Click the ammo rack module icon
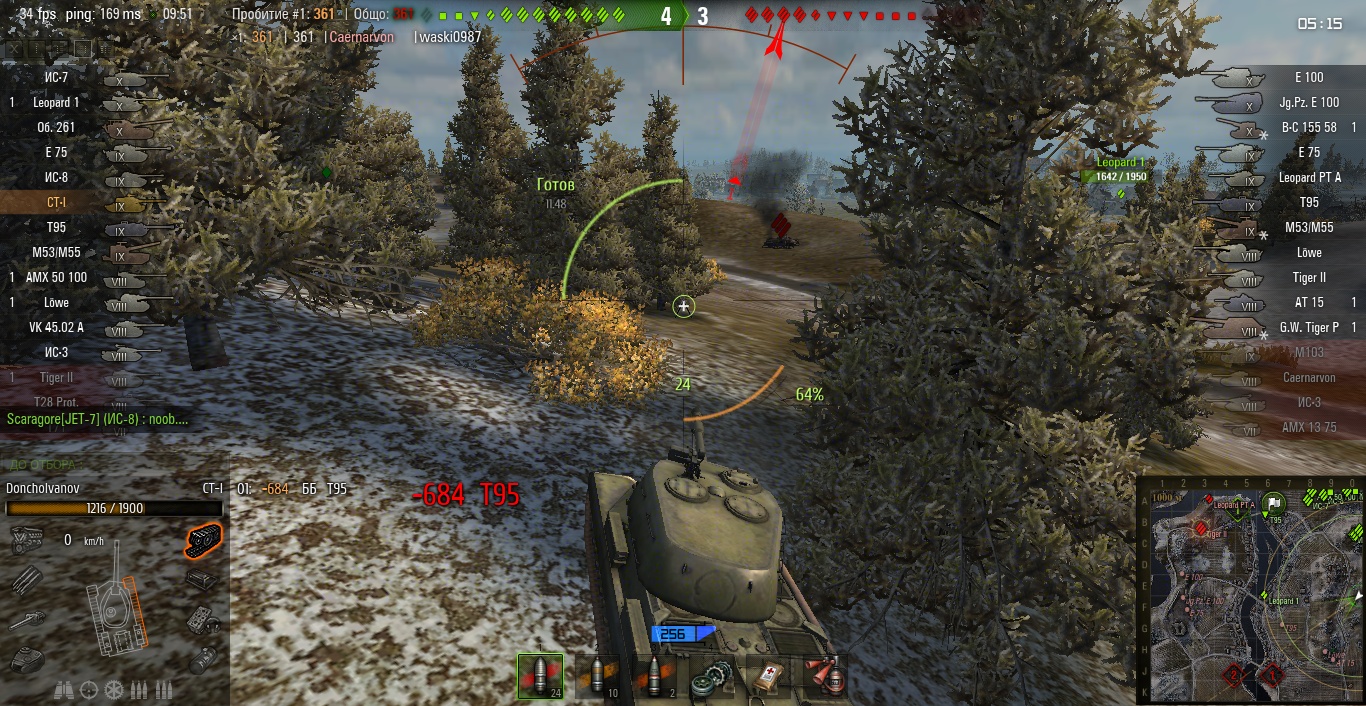 pos(27,580)
